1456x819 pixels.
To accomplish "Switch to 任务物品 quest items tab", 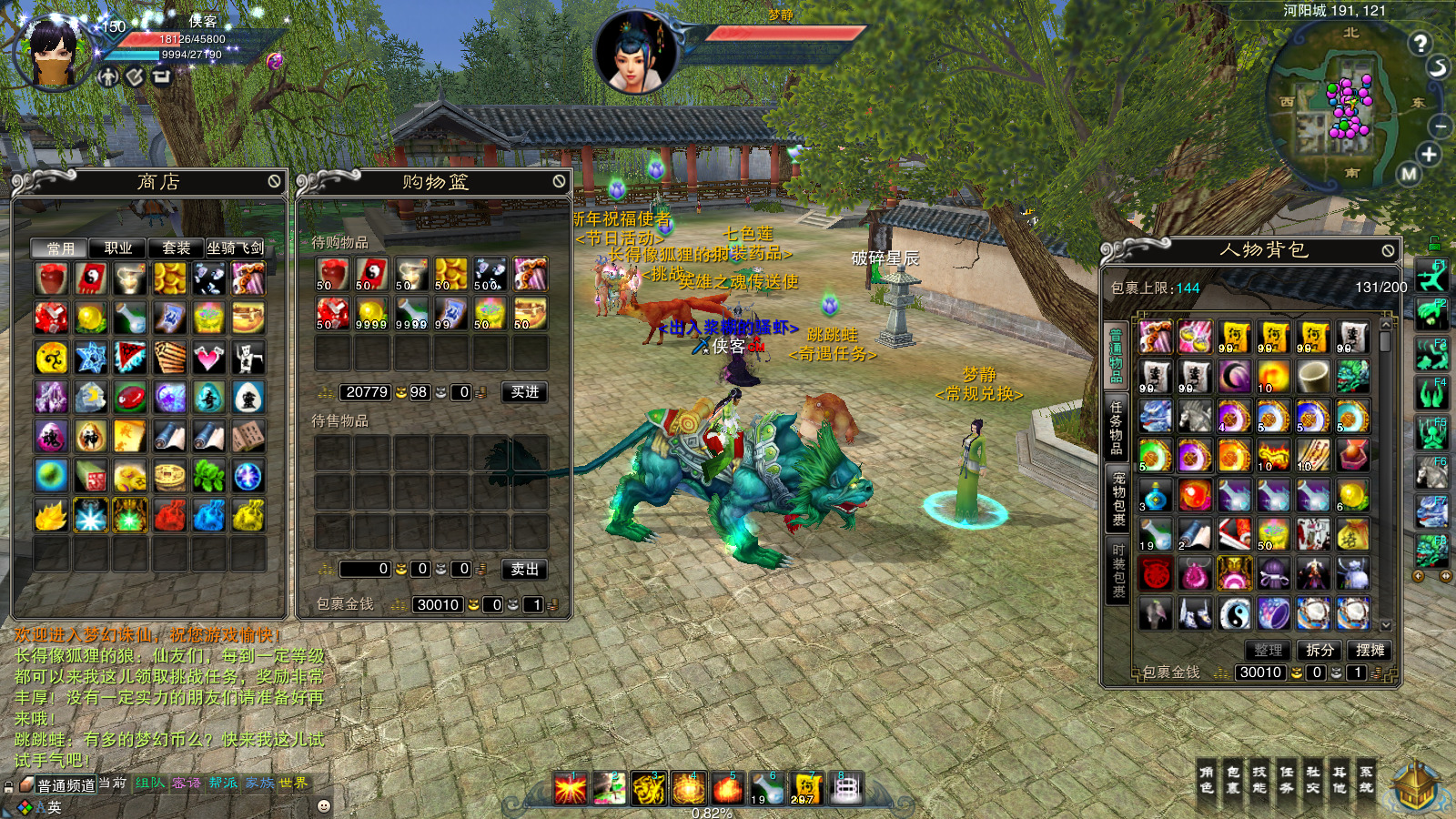I will point(1117,425).
